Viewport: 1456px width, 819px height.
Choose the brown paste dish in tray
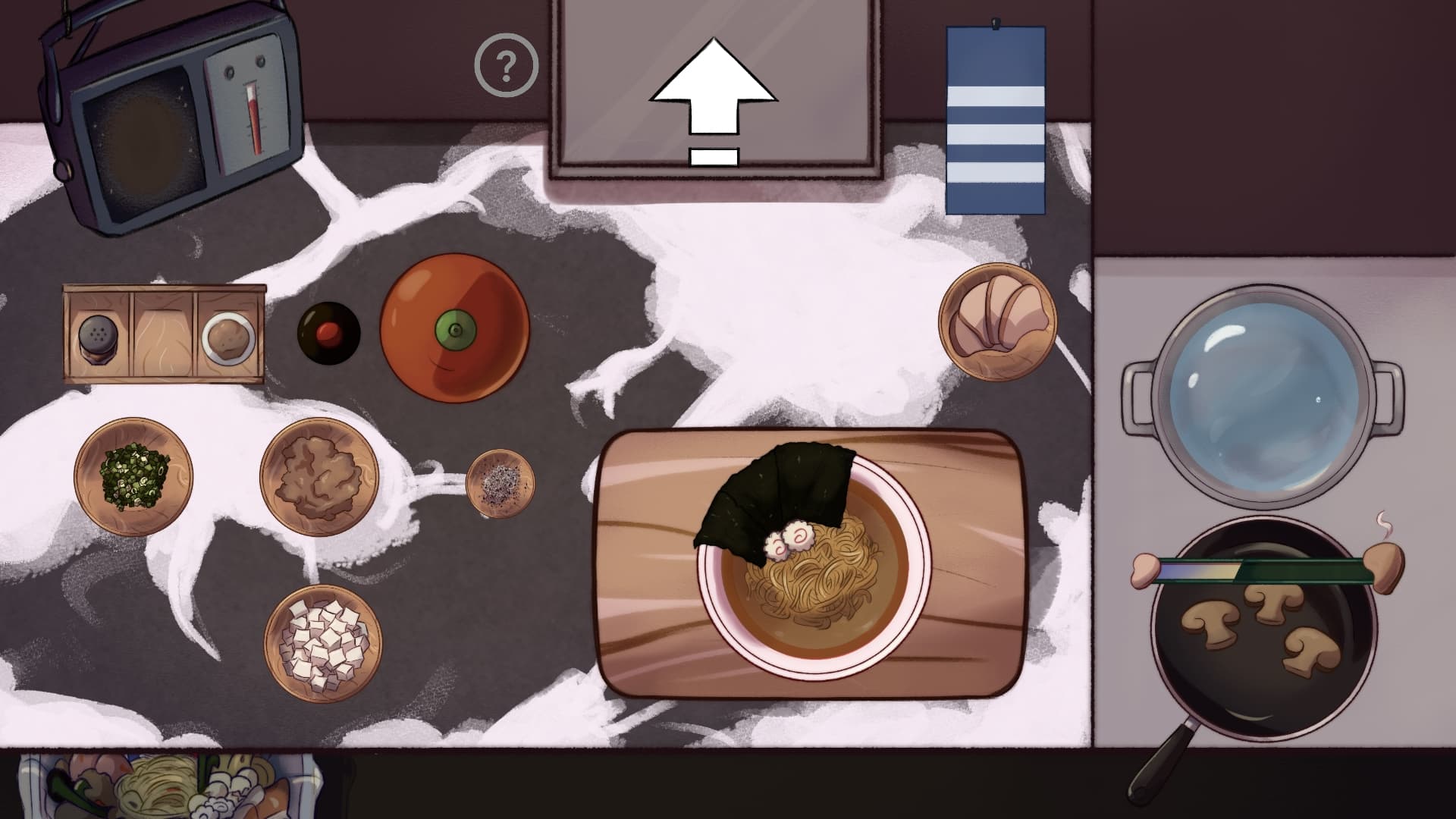pos(228,336)
